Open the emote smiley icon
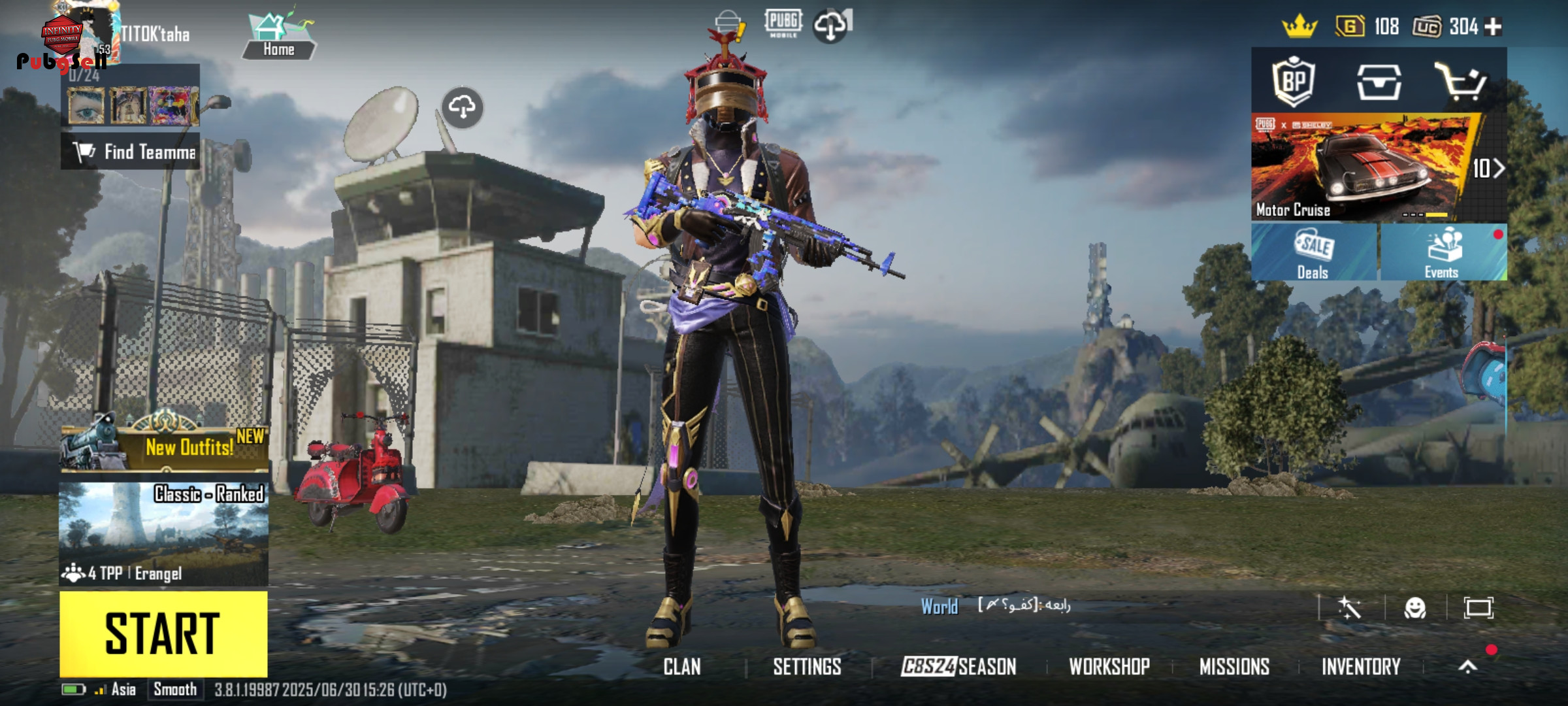1568x706 pixels. [1415, 609]
